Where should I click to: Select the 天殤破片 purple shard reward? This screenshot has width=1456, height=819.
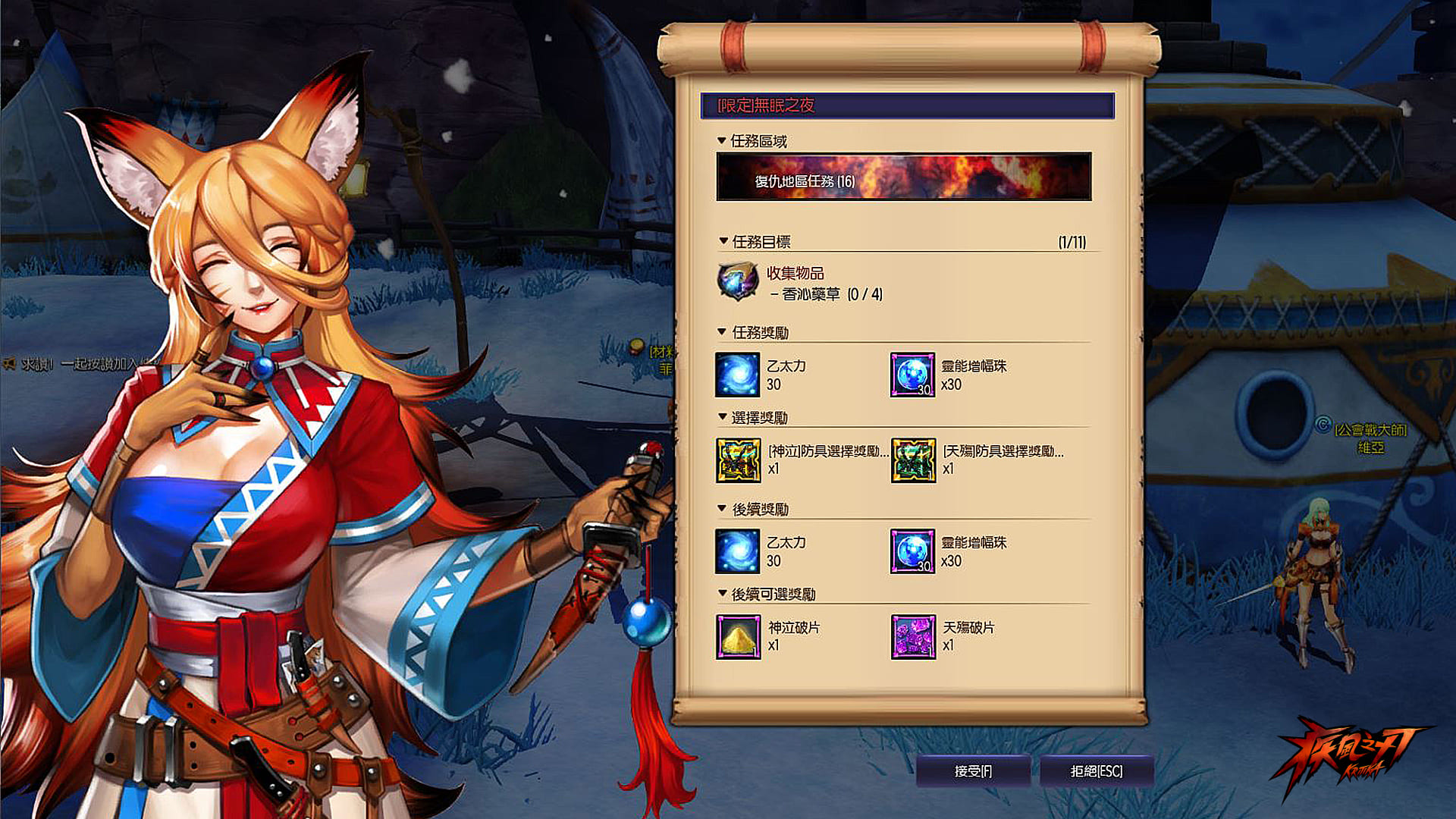pyautogui.click(x=913, y=637)
